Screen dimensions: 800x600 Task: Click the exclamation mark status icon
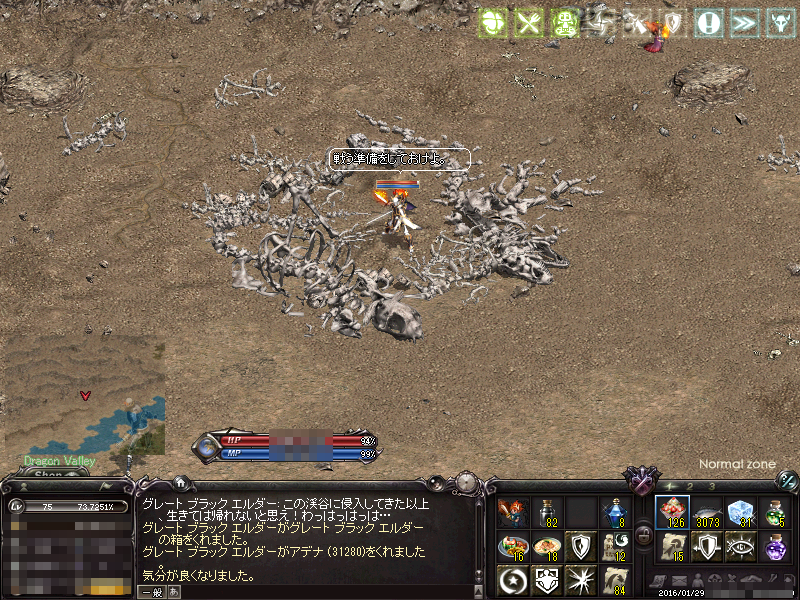709,24
